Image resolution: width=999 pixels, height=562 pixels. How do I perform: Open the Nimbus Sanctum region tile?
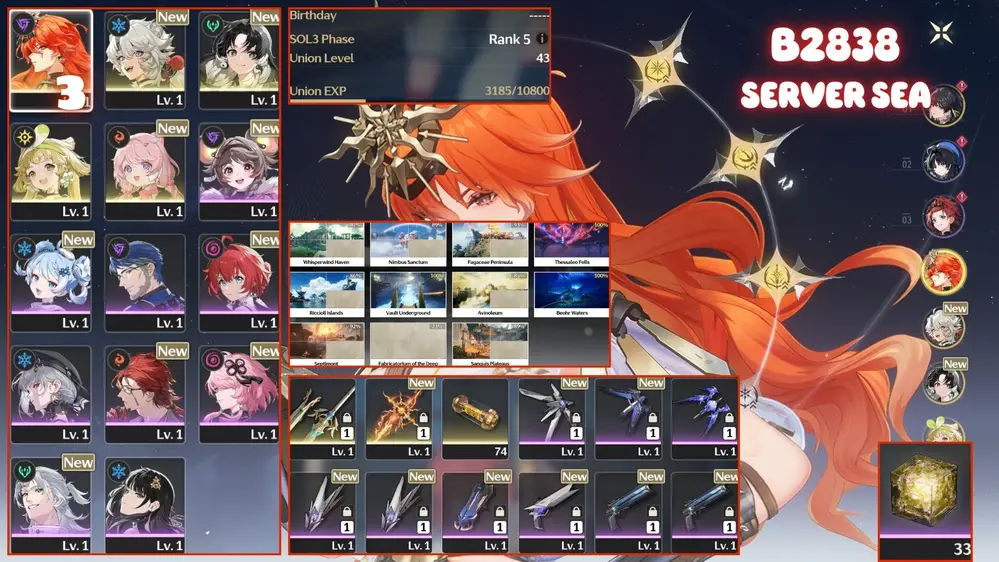pos(408,245)
